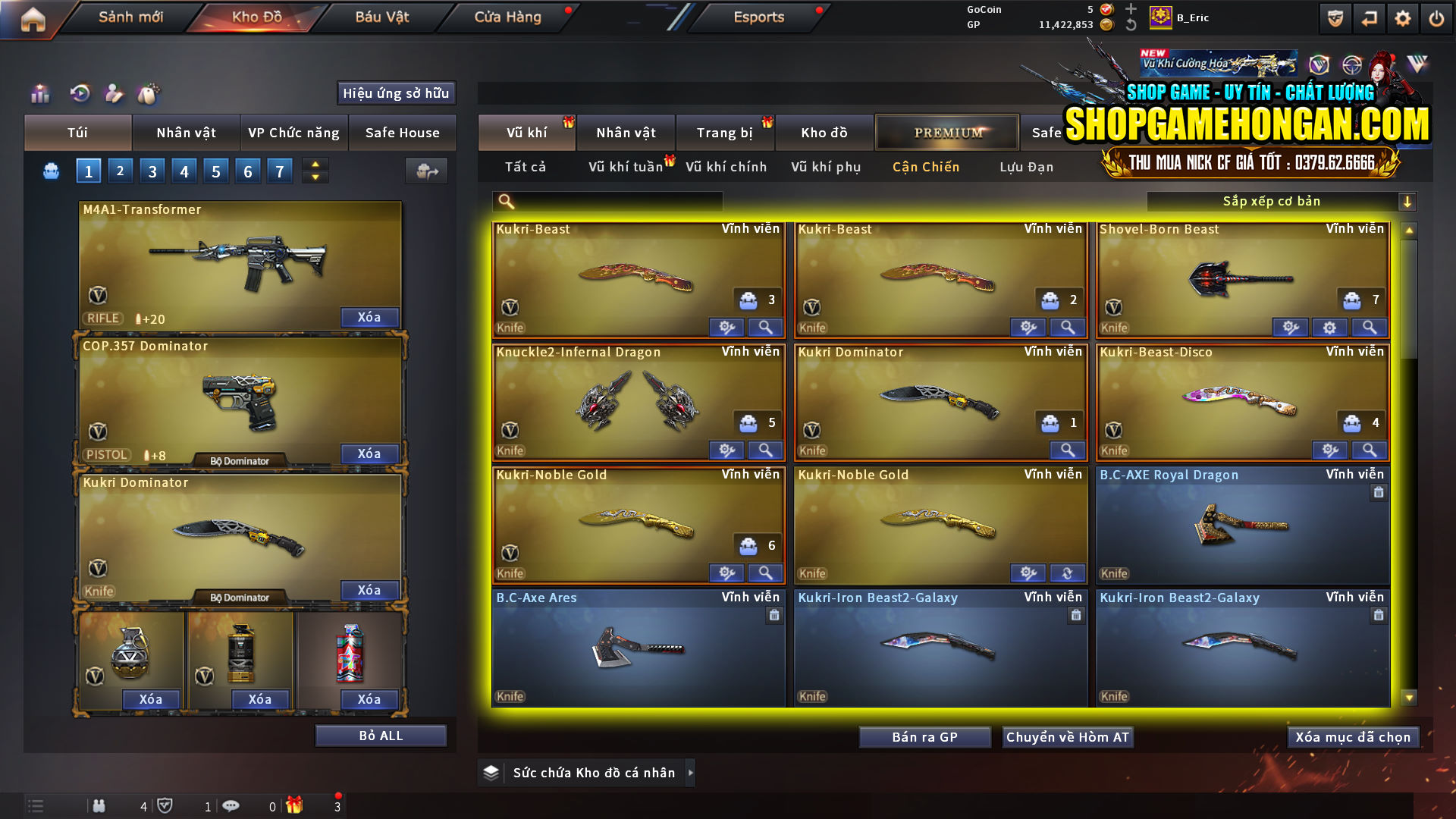Screen dimensions: 1456x819
Task: Open the restore history icon in top-left toolbar
Action: coord(80,94)
